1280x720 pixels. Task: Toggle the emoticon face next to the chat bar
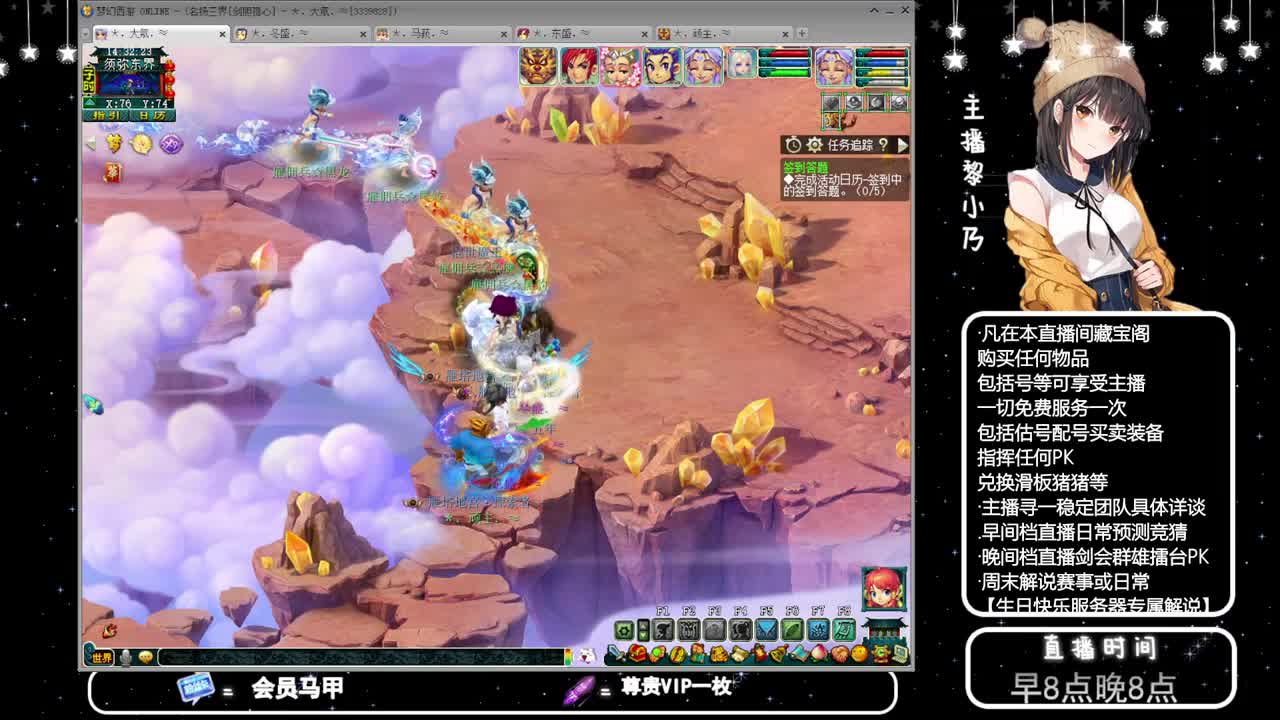pos(146,657)
